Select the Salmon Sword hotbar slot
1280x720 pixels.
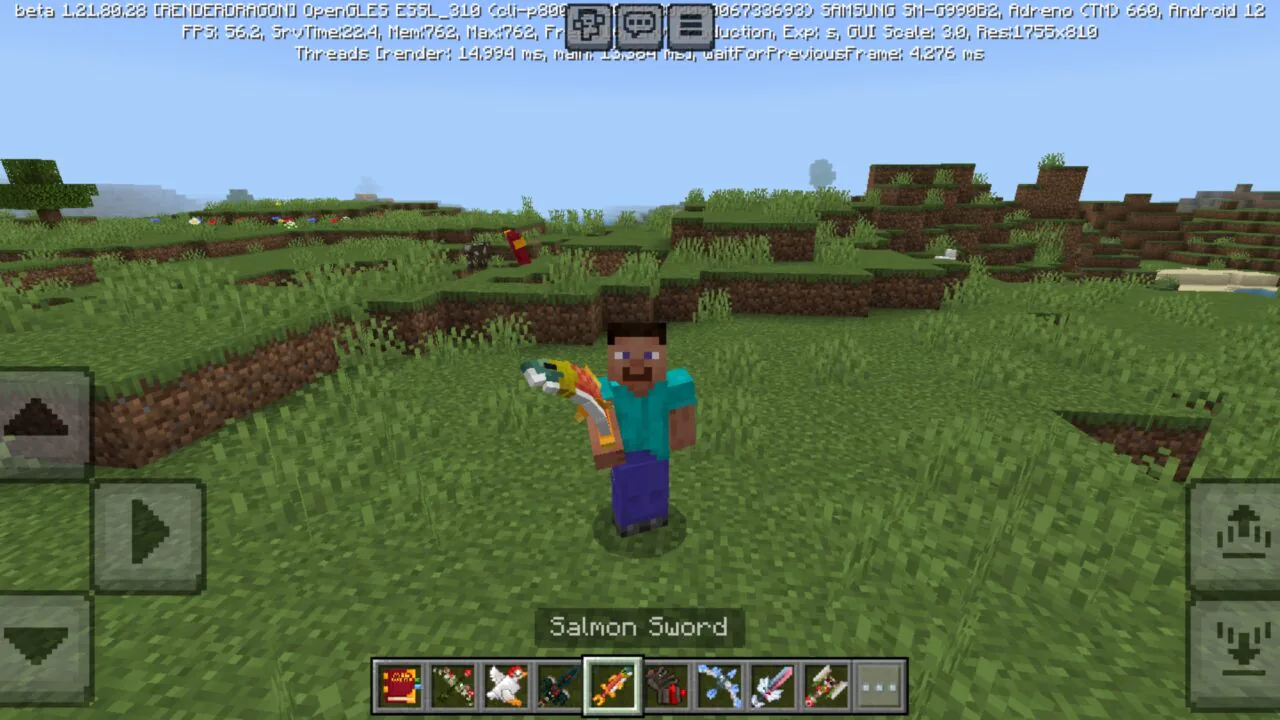tap(613, 686)
